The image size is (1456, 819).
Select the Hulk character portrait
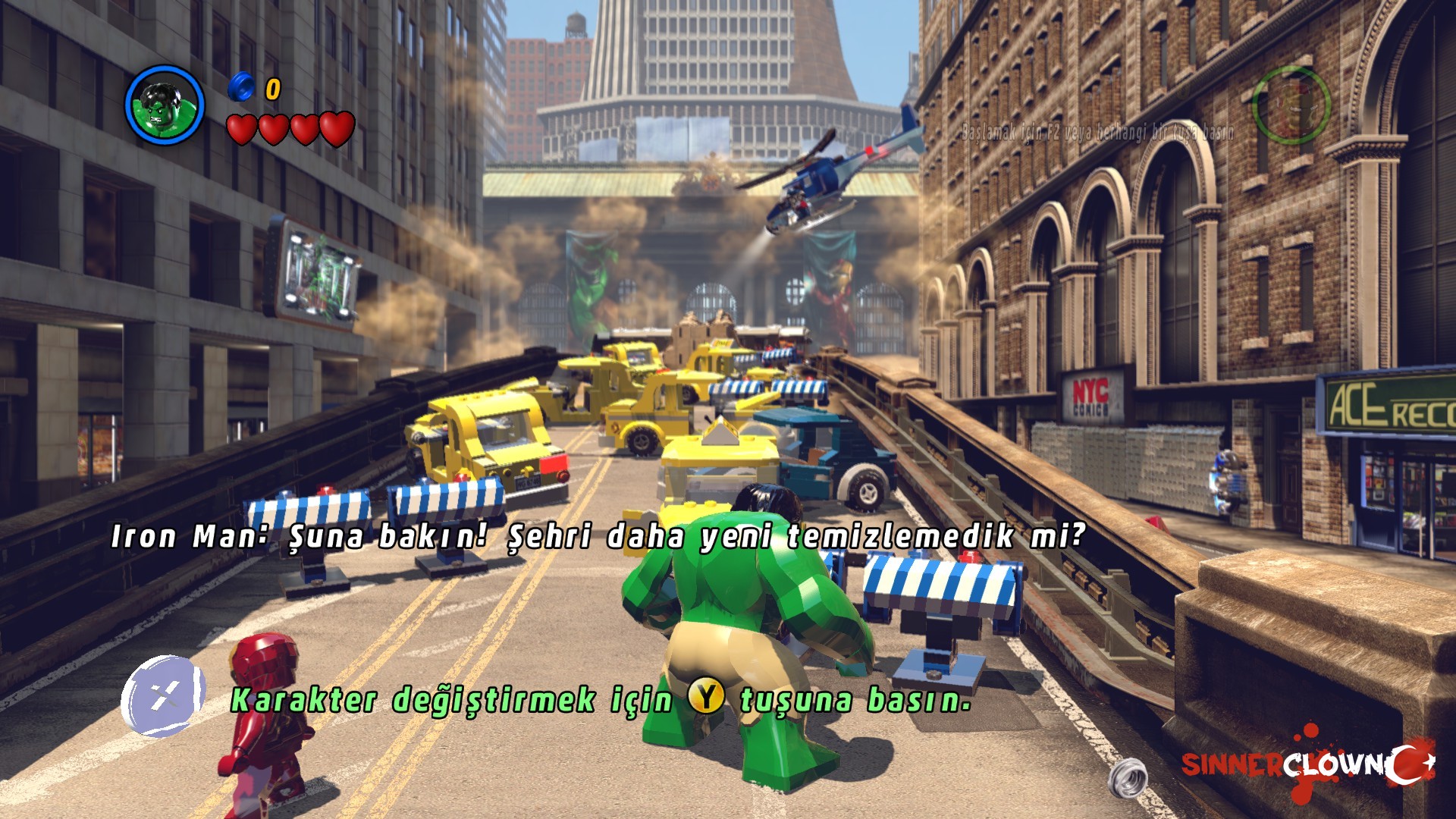165,105
